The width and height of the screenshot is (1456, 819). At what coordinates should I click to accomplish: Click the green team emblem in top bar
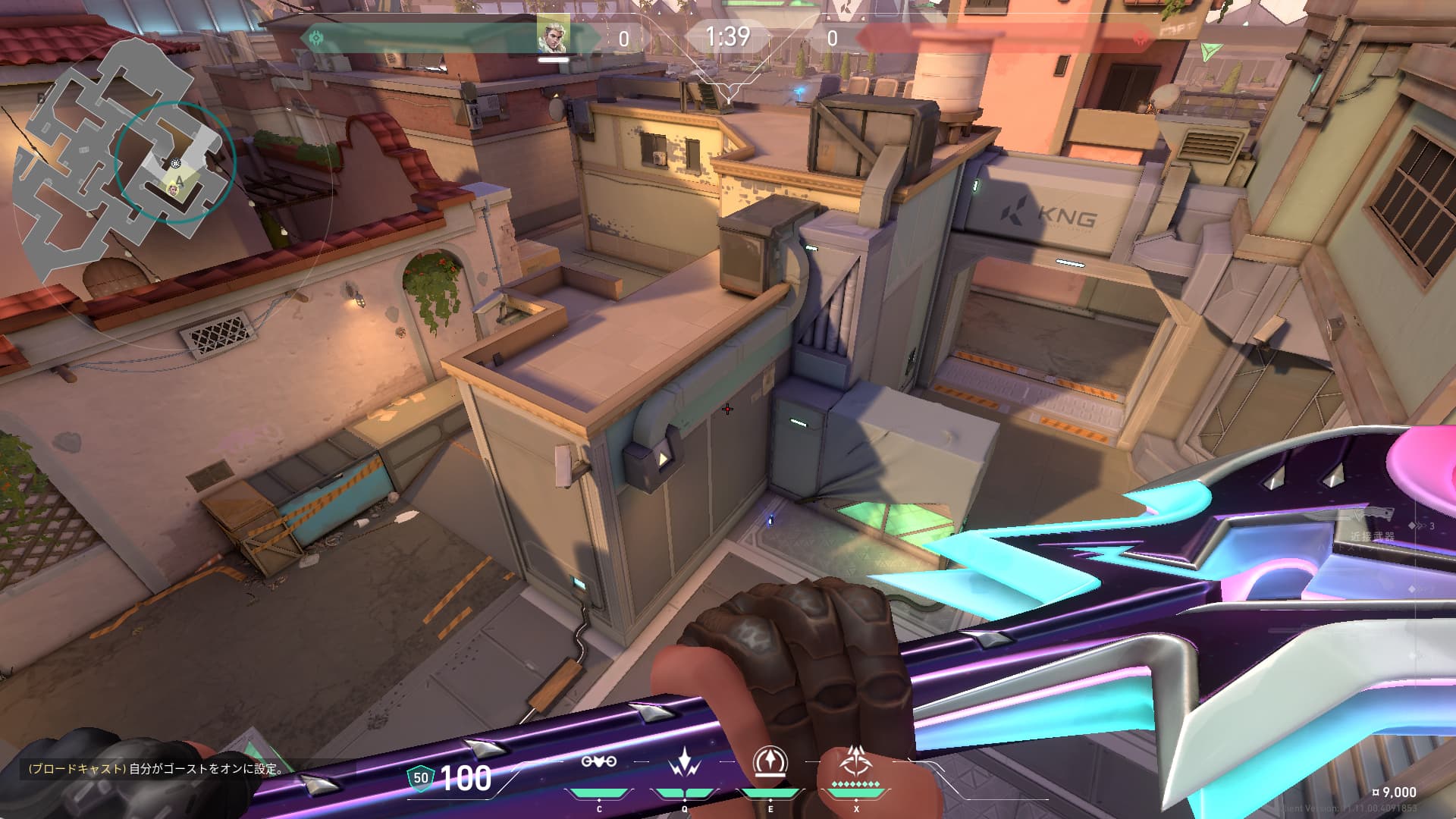(315, 36)
